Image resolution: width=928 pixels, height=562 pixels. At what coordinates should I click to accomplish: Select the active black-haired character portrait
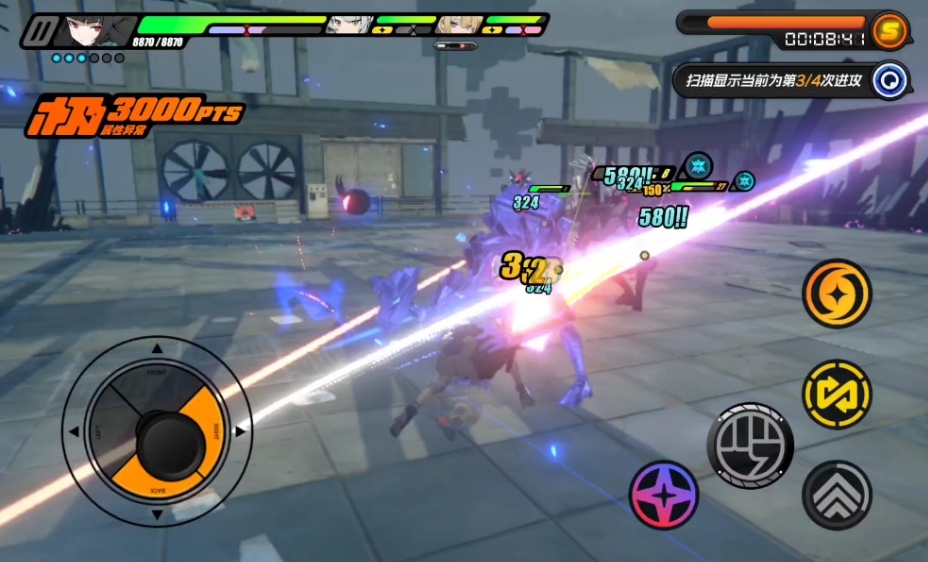(95, 30)
